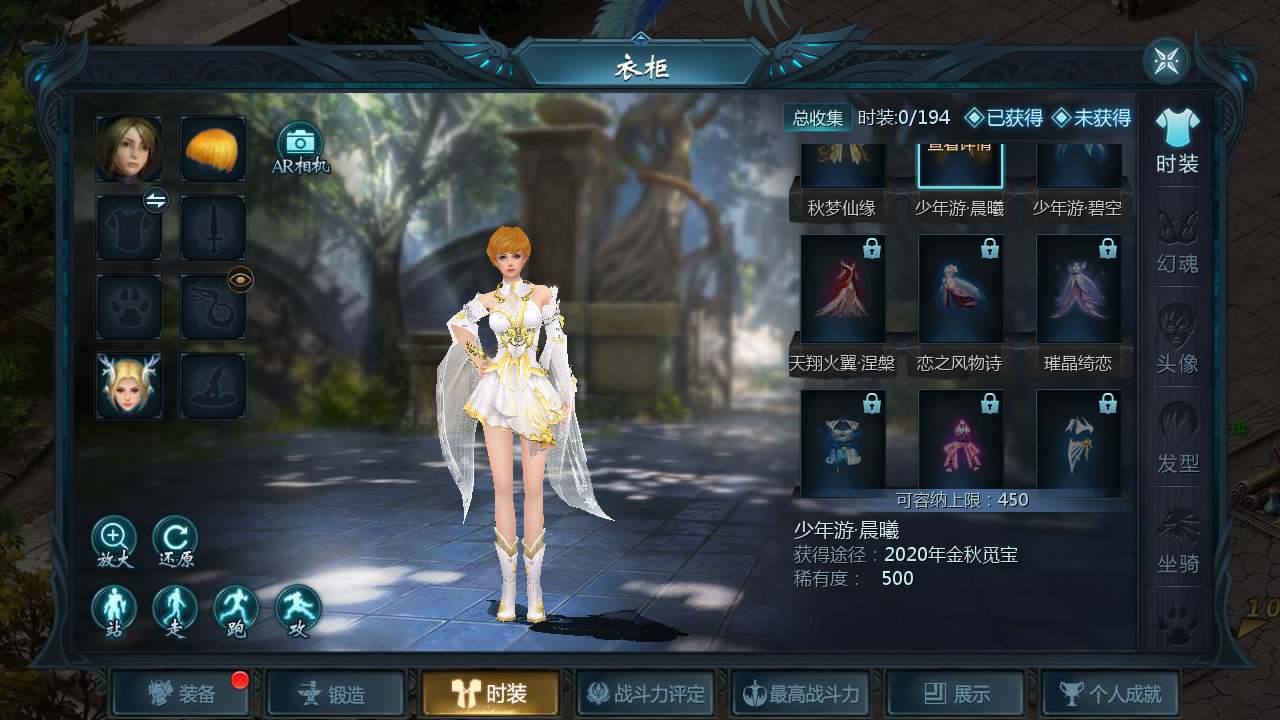Open the 装备 equipment tab
The image size is (1280, 720).
click(181, 693)
